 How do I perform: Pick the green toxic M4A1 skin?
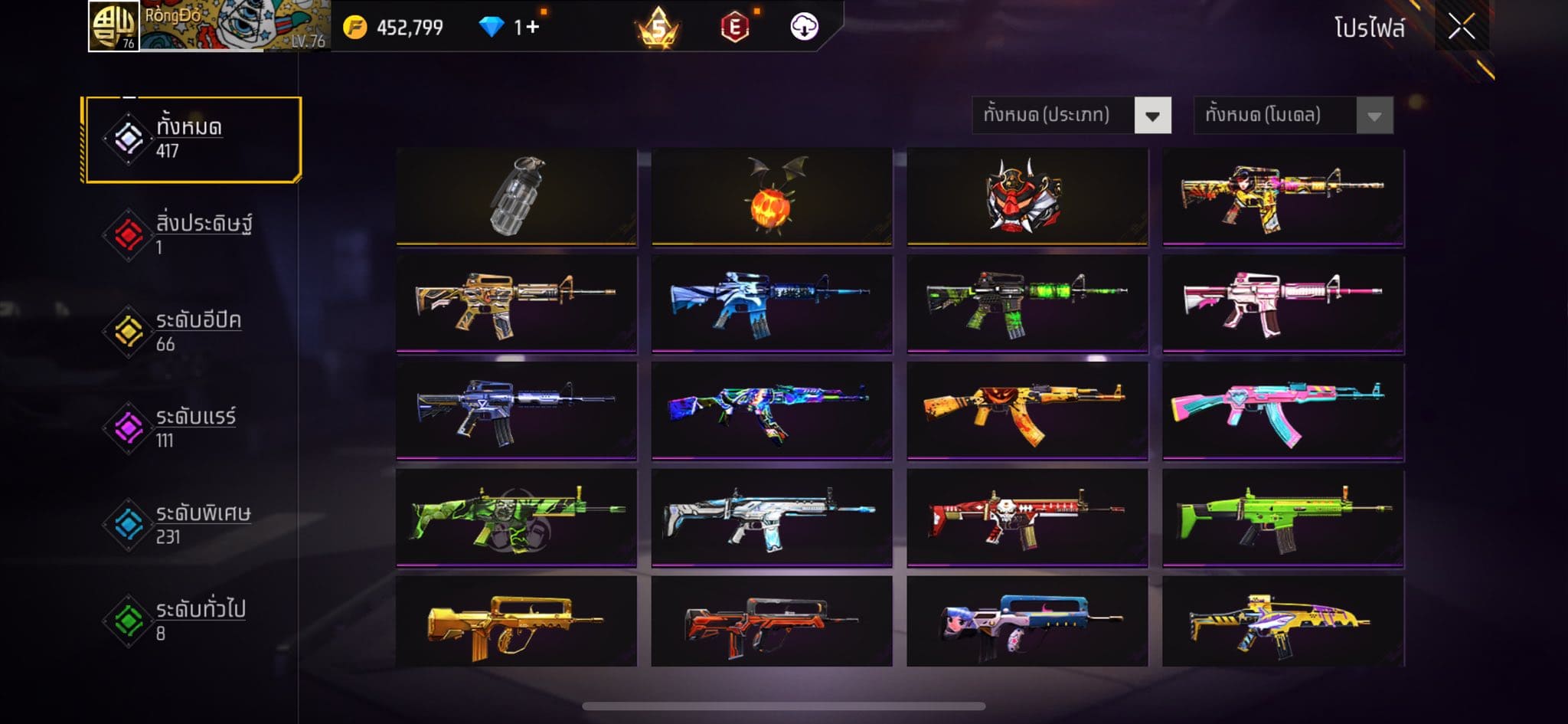1027,303
